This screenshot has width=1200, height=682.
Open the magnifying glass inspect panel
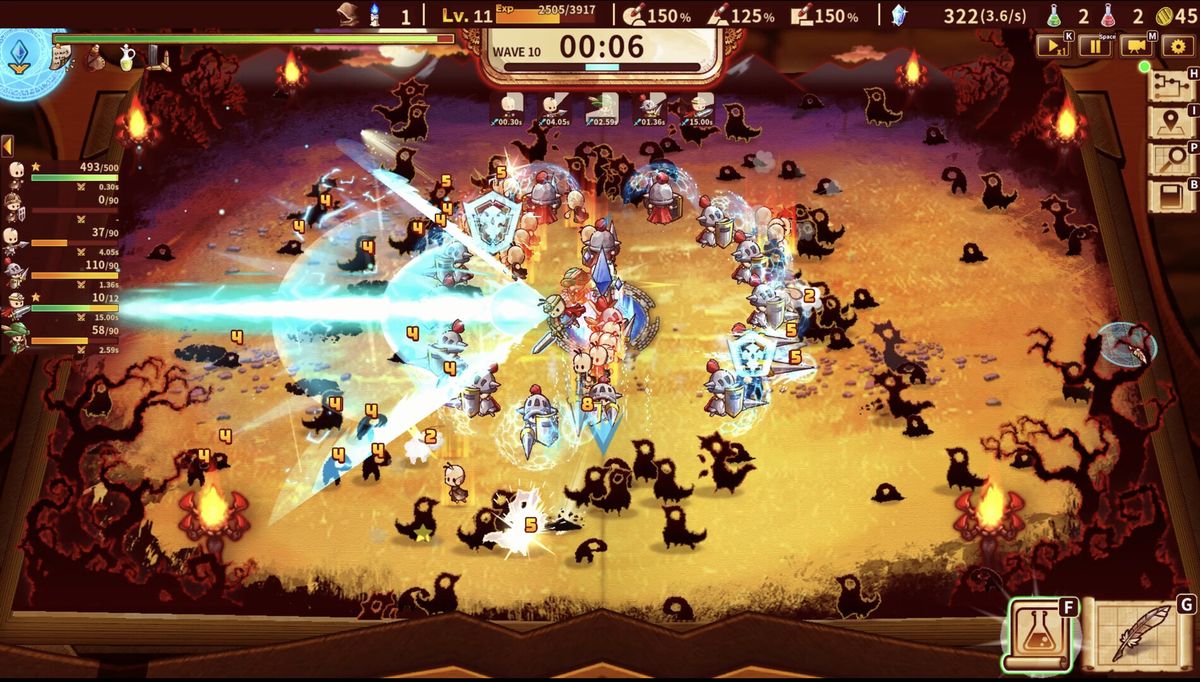tap(1168, 160)
